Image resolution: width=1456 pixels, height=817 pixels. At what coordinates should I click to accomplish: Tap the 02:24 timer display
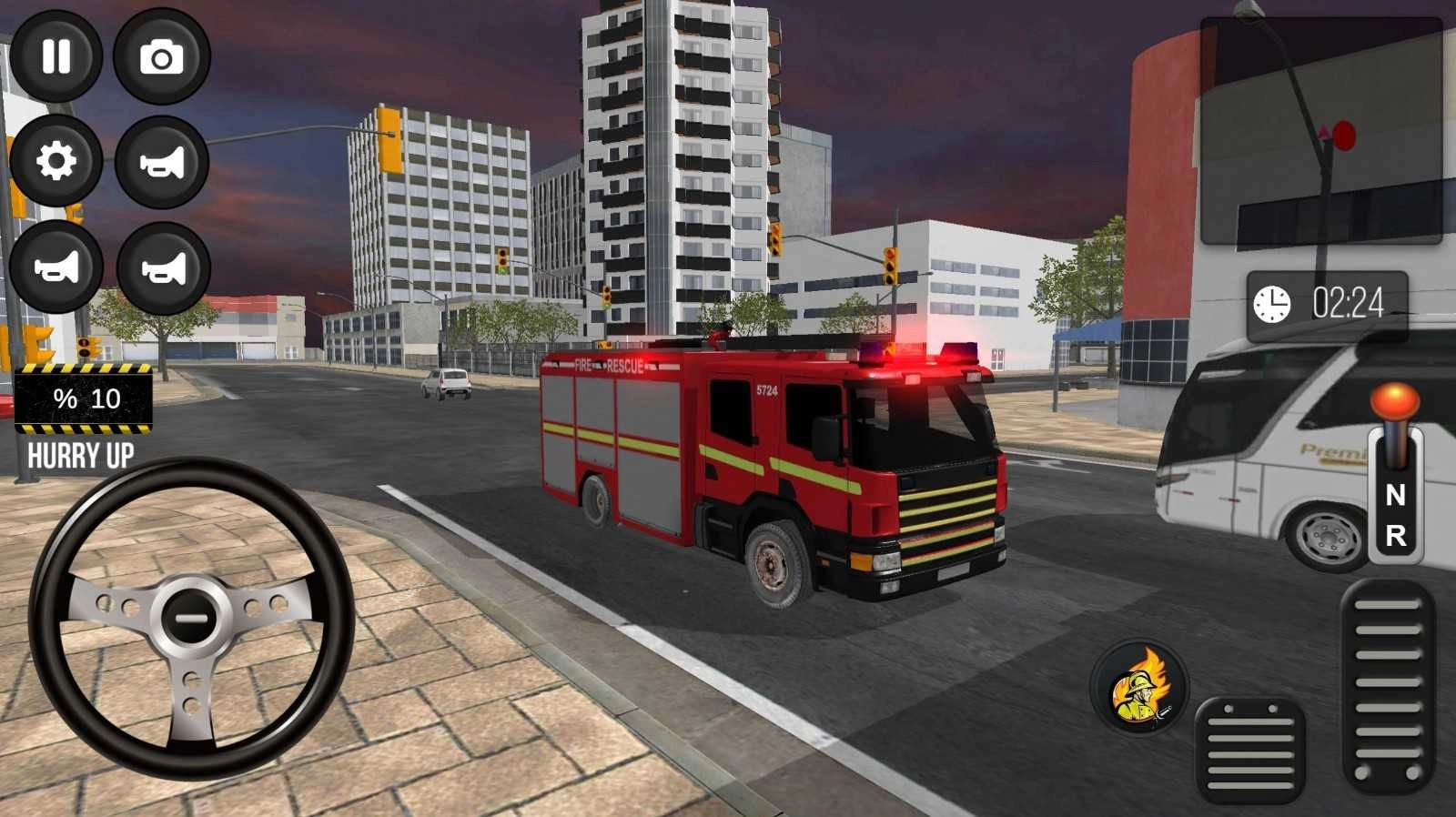coord(1347,303)
